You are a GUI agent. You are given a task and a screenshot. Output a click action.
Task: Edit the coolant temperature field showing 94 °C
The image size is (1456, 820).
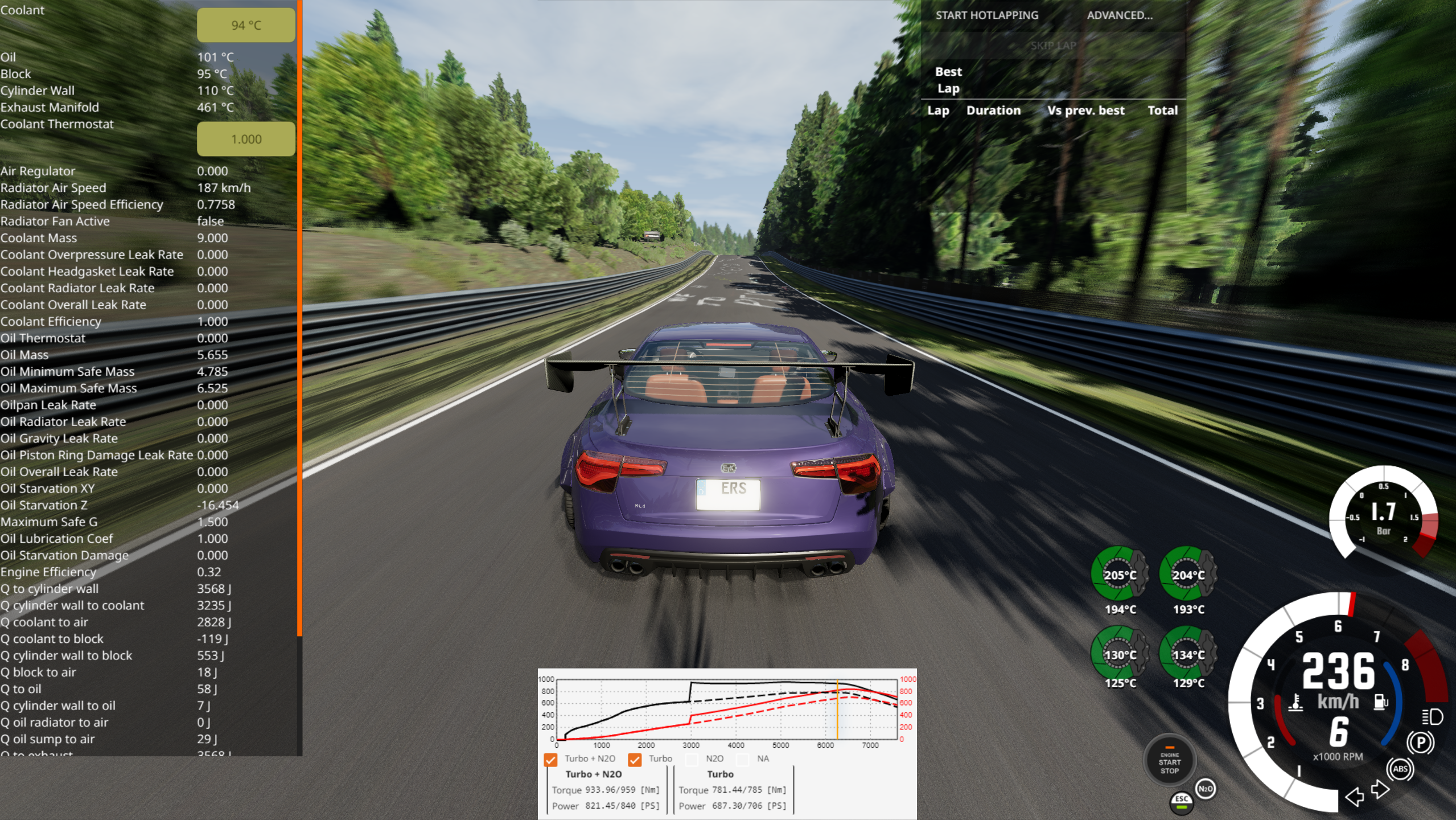(246, 25)
